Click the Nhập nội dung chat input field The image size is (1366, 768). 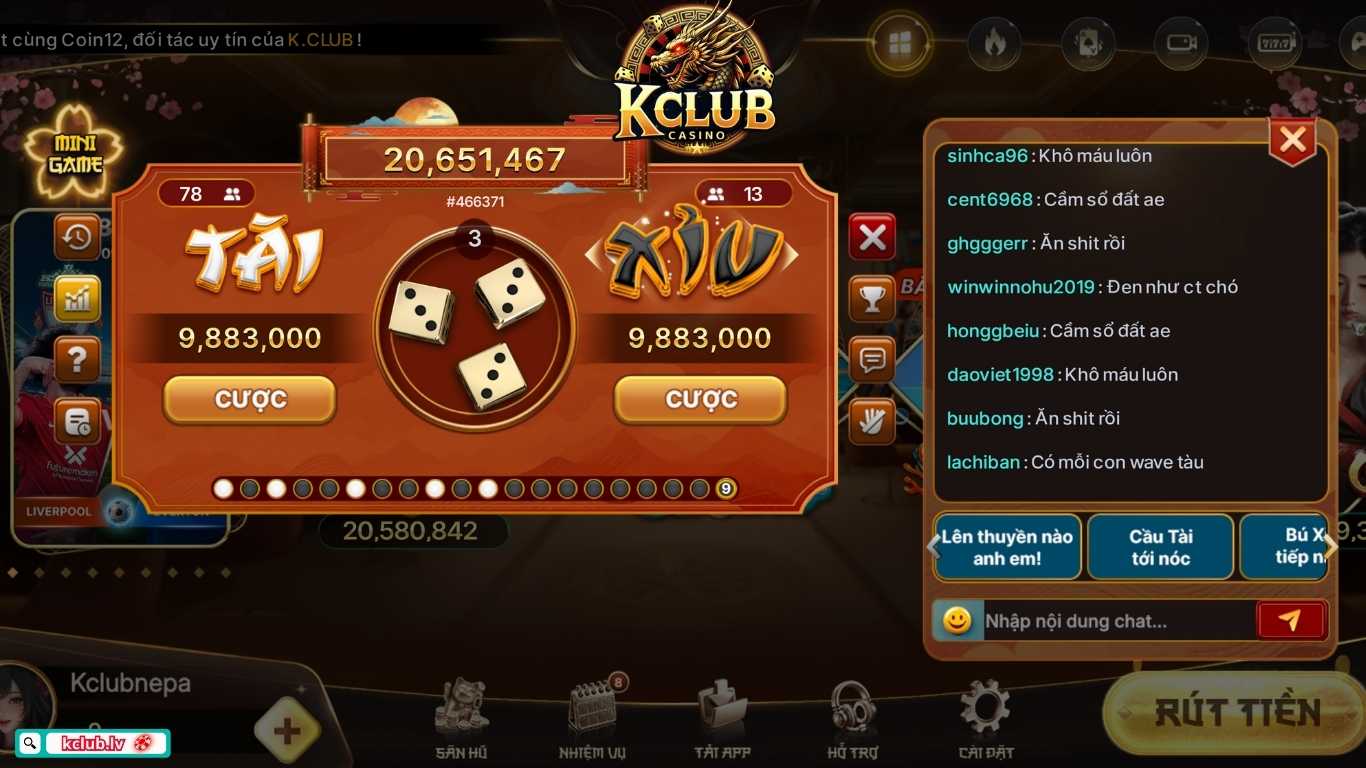[1100, 620]
